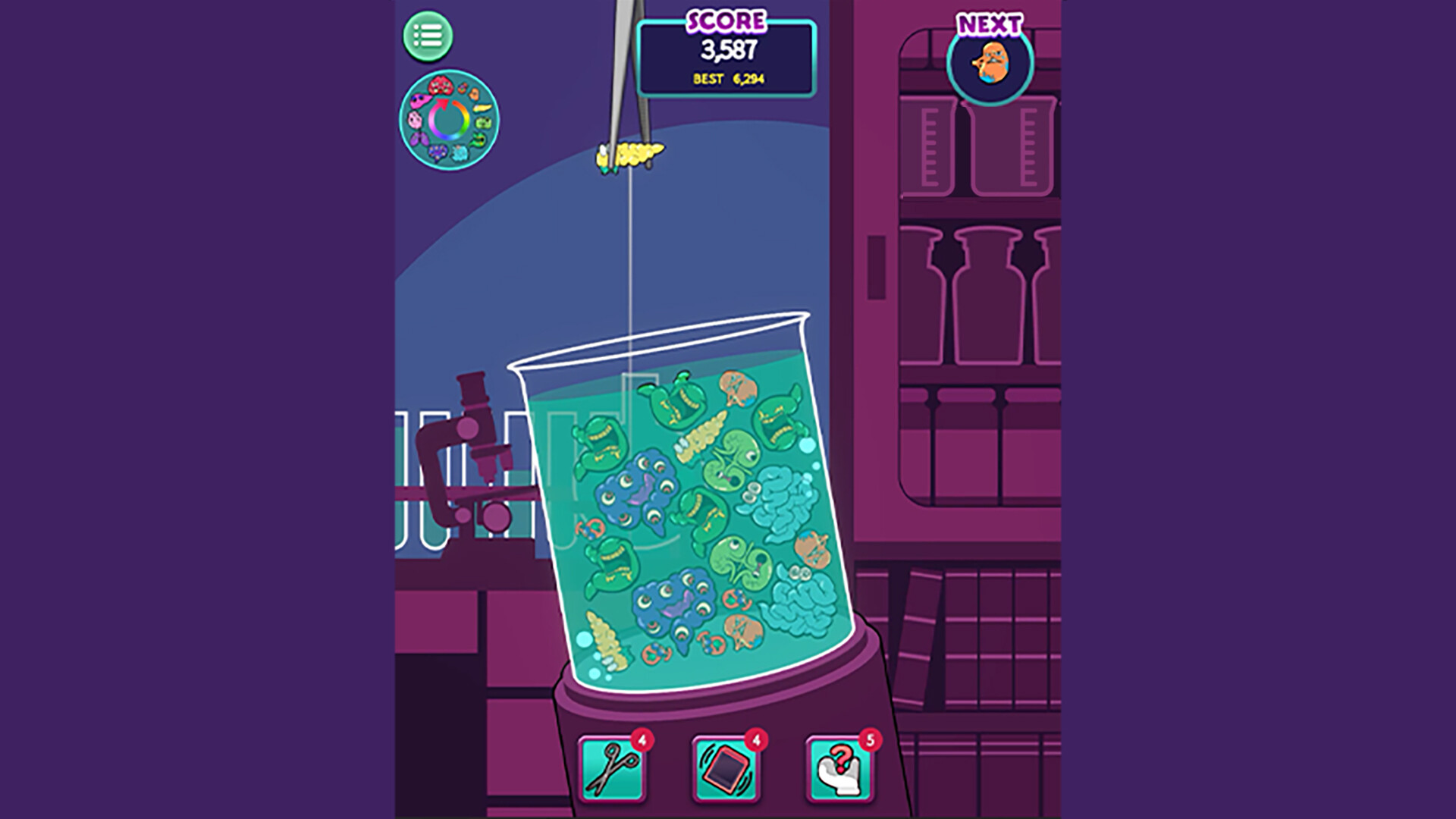Tap the orange organ icon on the evolution wheel
Screen dimensions: 1456x819
(473, 94)
